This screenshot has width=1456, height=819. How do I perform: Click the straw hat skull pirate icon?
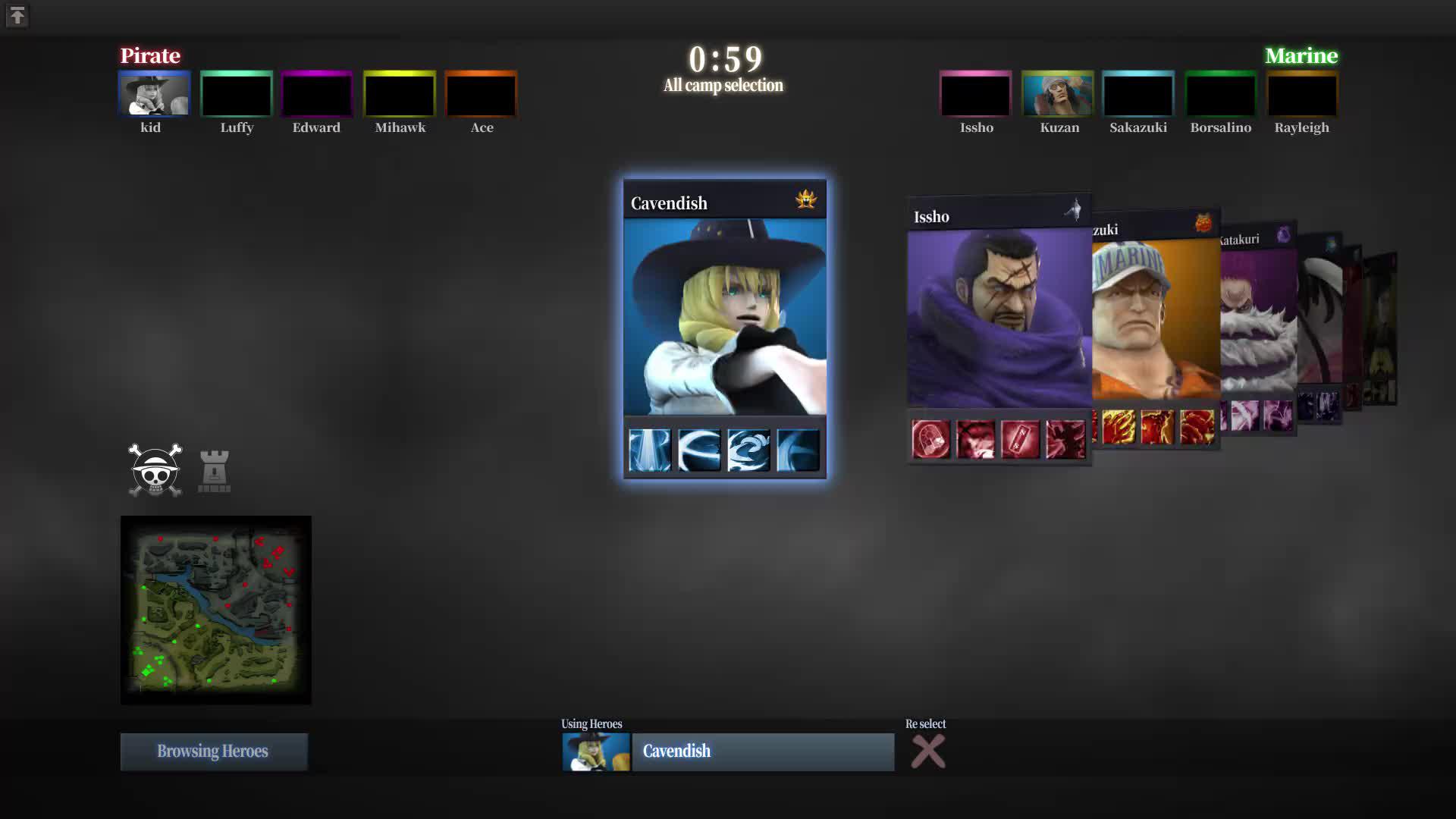155,470
